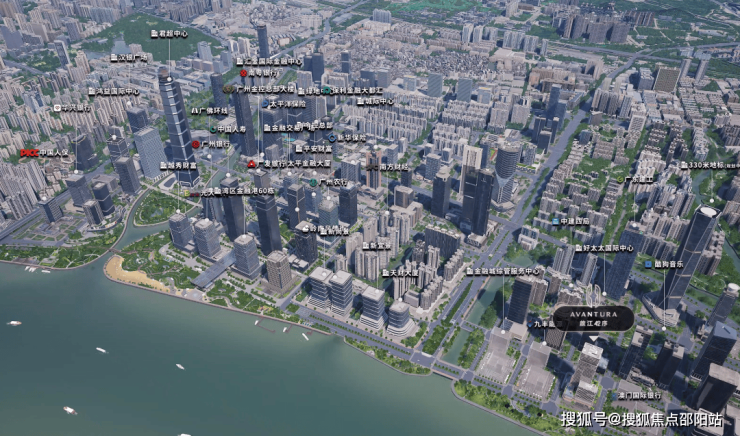740x436 pixels.
Task: Open the 汉银广场 landmark label
Action: tap(126, 58)
